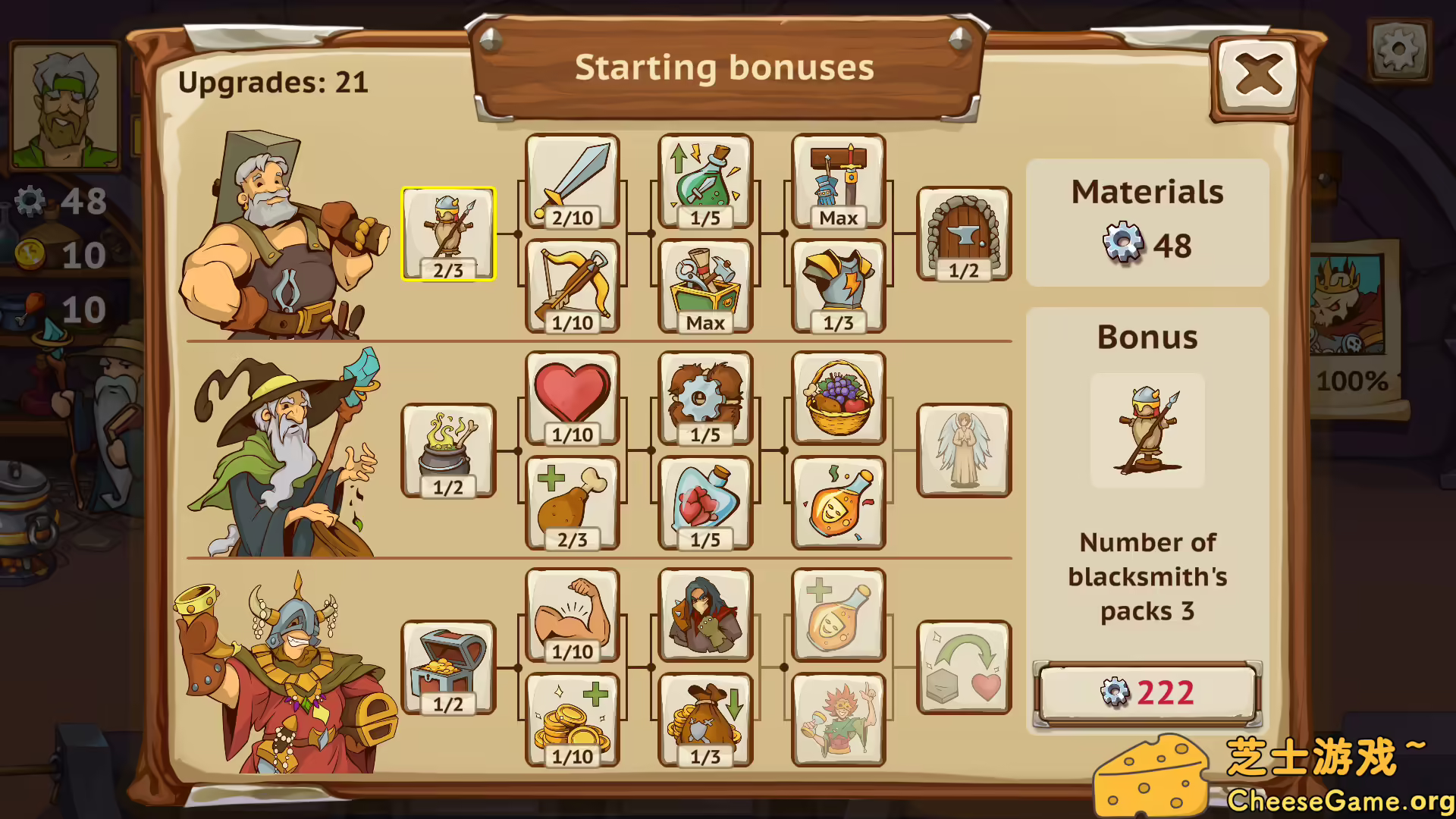Select the armor upgrade at 1/3
This screenshot has height=819, width=1456.
click(x=838, y=287)
